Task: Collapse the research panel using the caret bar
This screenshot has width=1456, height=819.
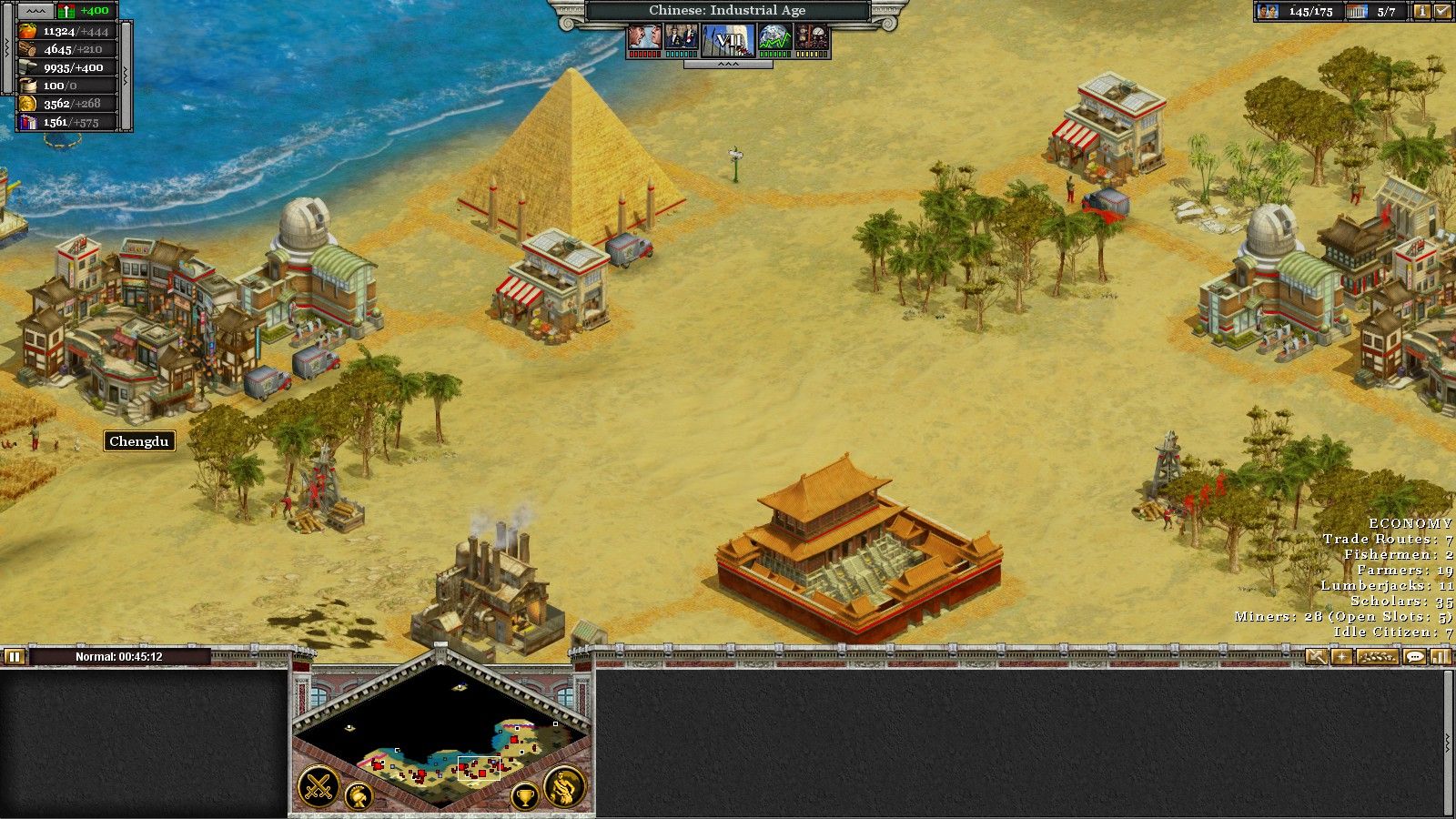Action: click(x=728, y=65)
